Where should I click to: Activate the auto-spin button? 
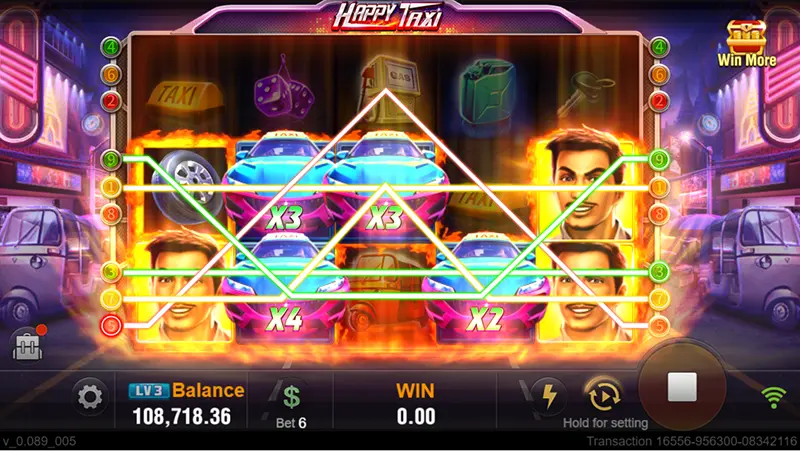[603, 394]
